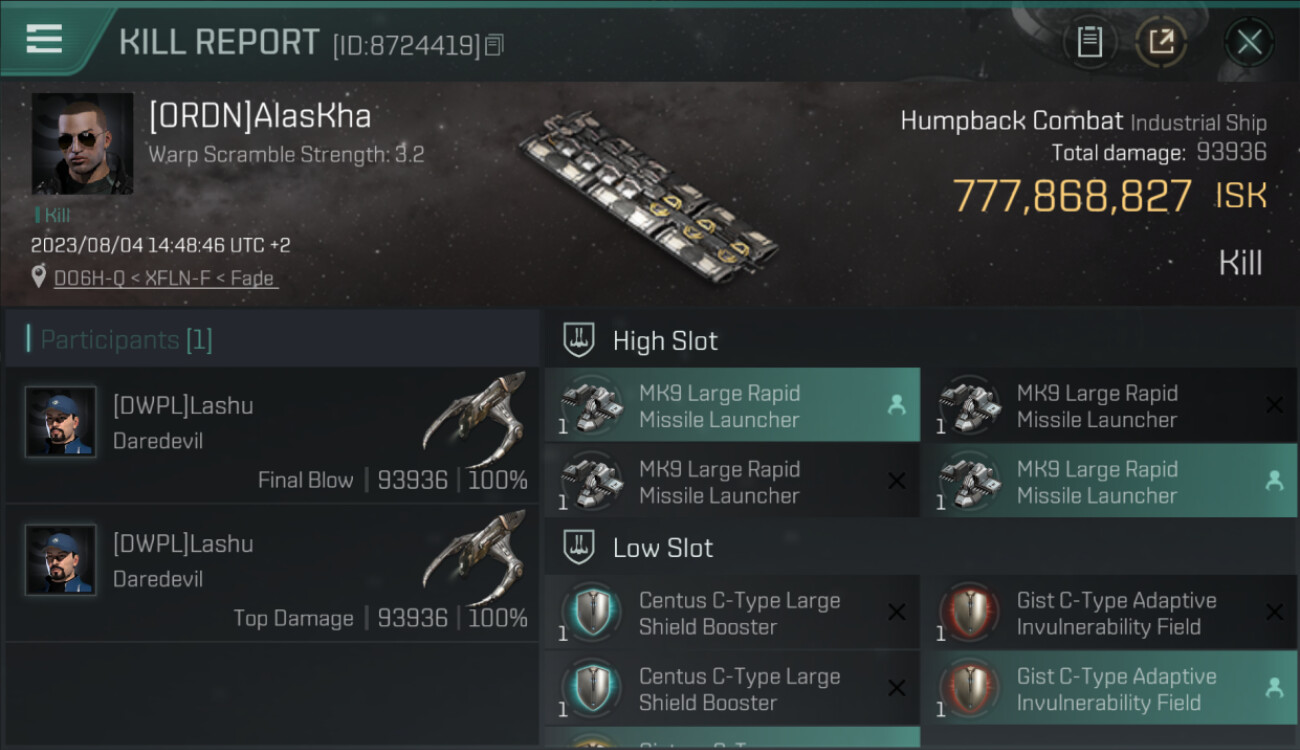This screenshot has height=750, width=1300.
Task: Select the Final Blow participant row
Action: coord(272,435)
